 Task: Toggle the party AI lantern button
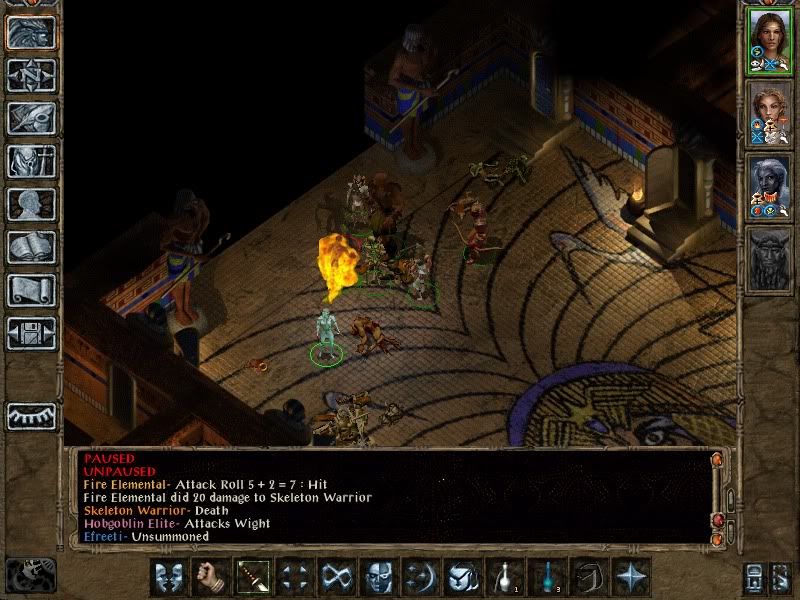click(754, 577)
